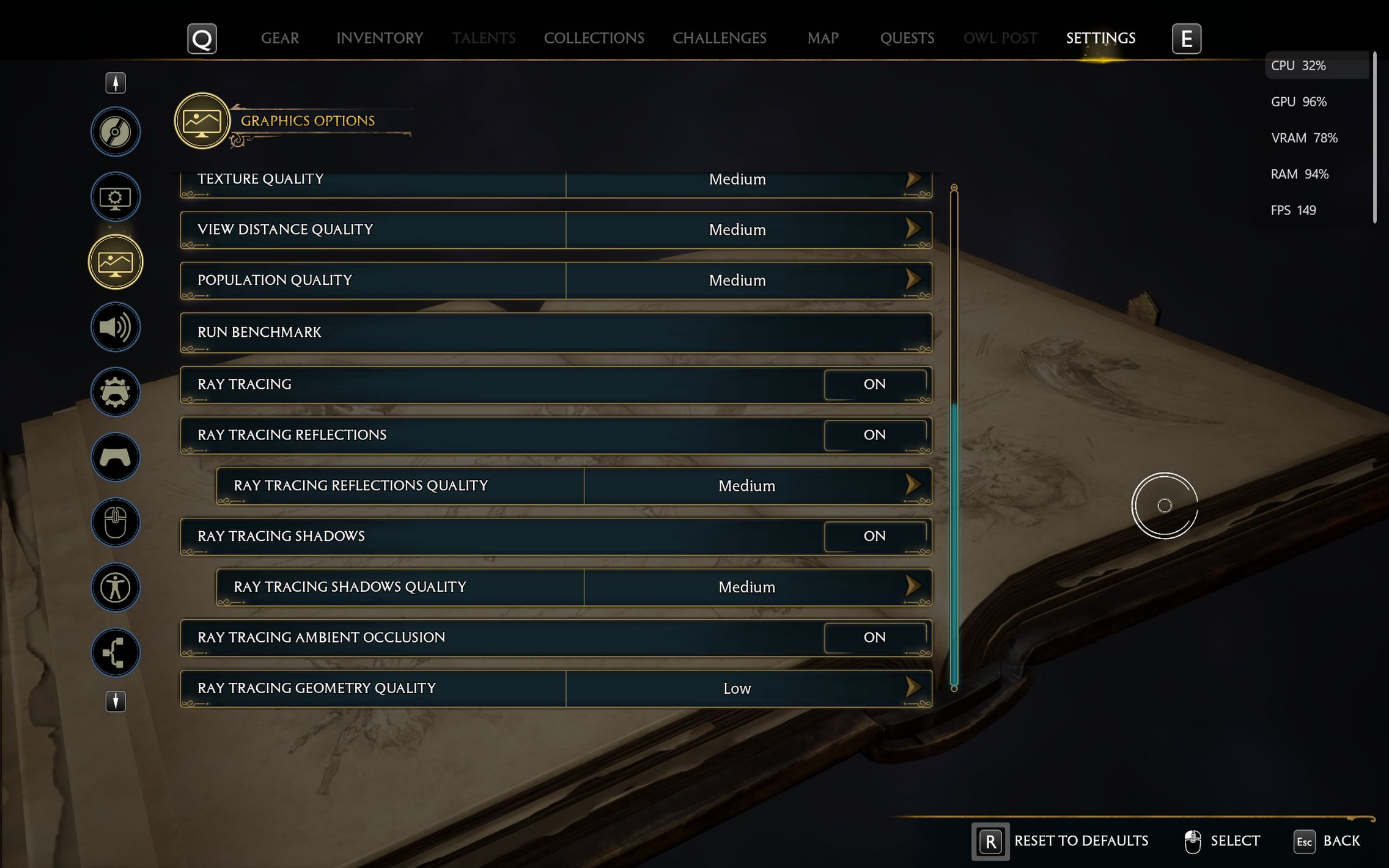The height and width of the screenshot is (868, 1389).
Task: Open the accessibility settings figure icon
Action: (x=116, y=587)
